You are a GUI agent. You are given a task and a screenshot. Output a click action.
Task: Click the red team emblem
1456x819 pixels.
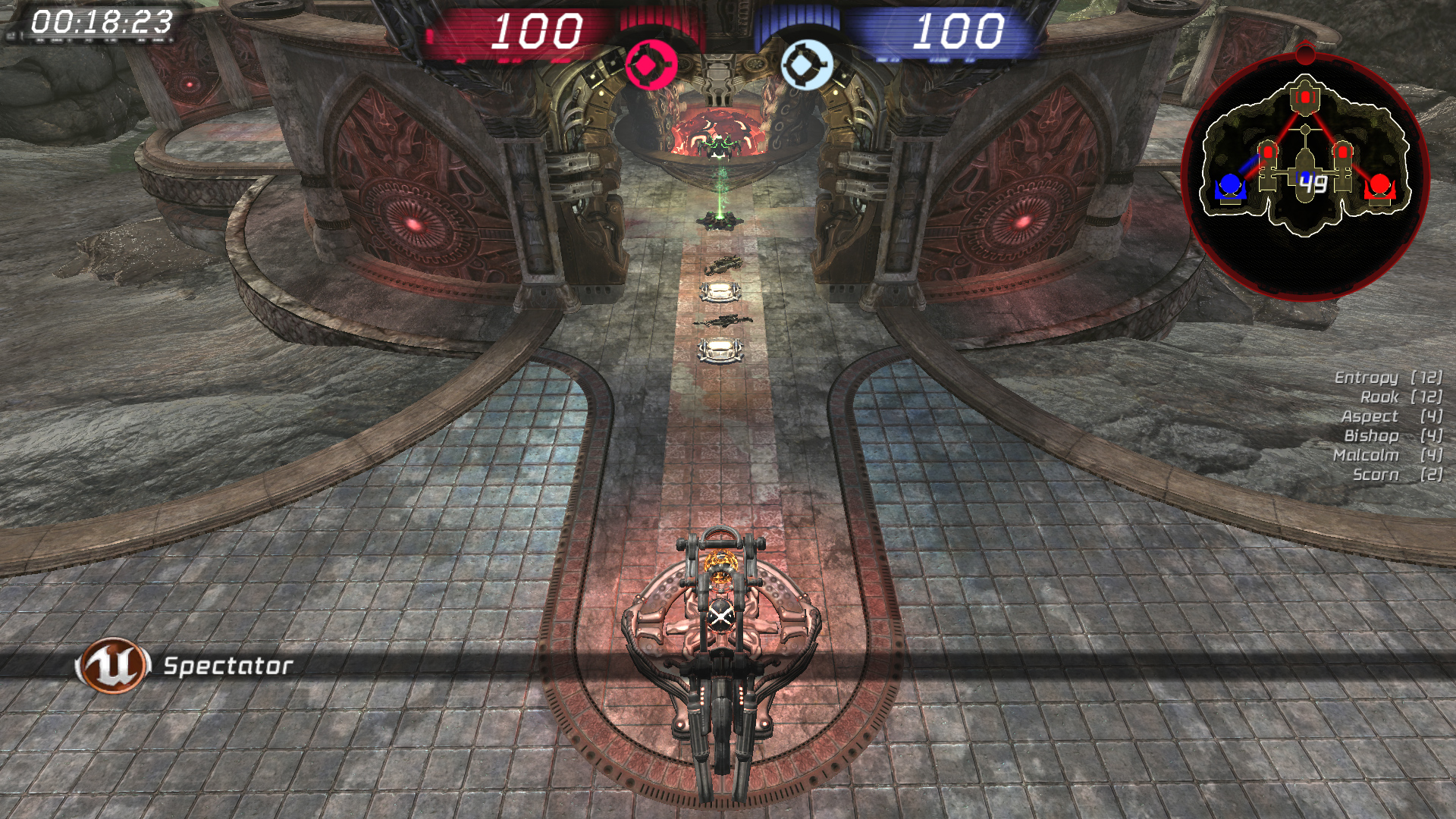[651, 65]
